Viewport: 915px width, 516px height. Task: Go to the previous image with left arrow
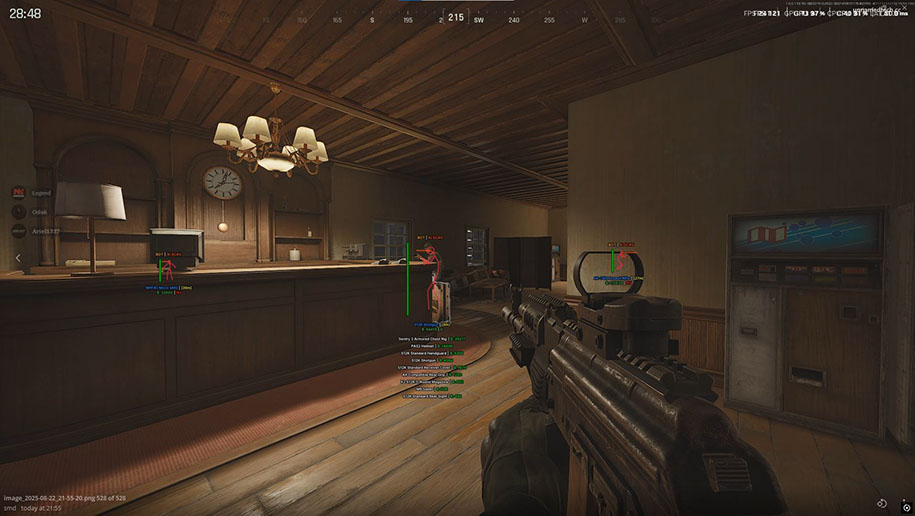(x=17, y=258)
